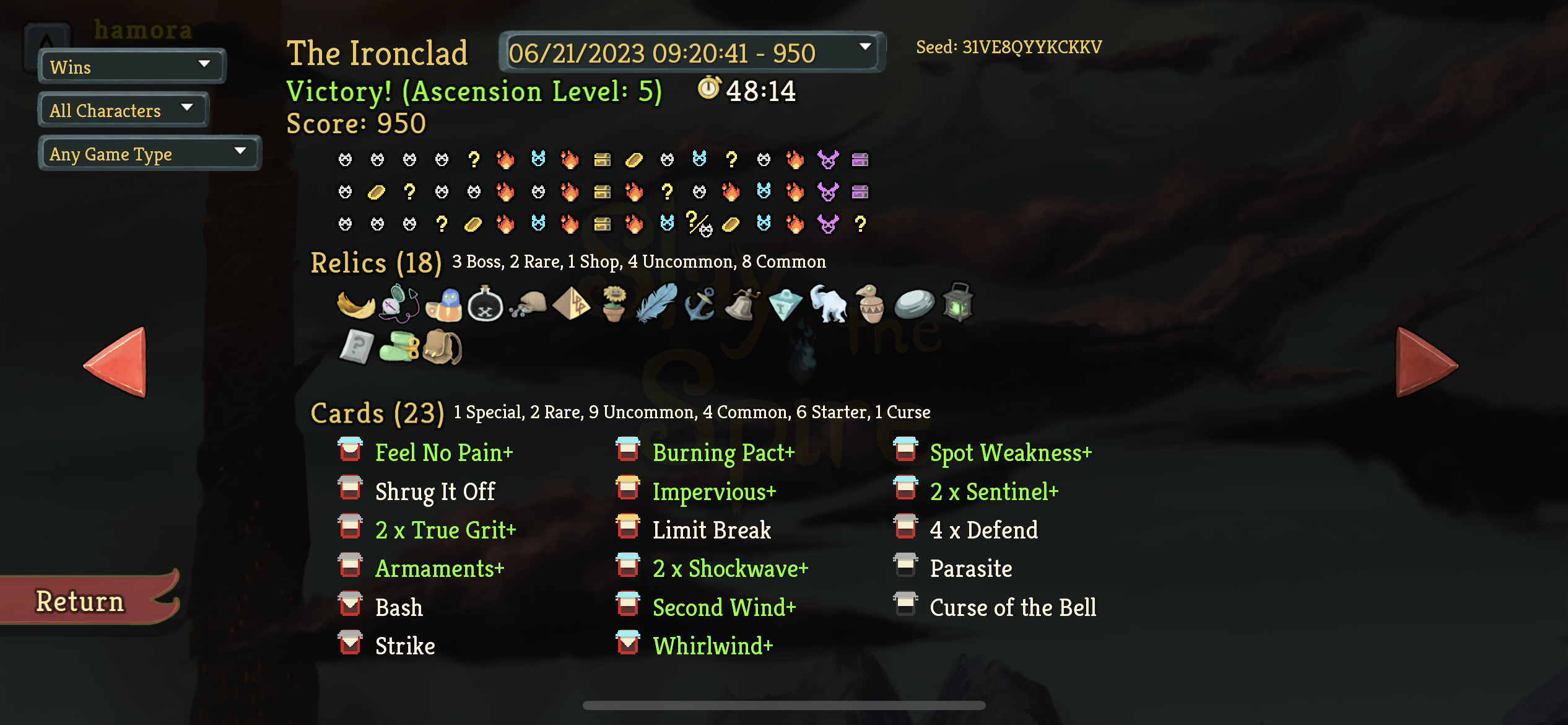Image resolution: width=1568 pixels, height=725 pixels.
Task: Open the Wins filter dropdown
Action: tap(131, 66)
